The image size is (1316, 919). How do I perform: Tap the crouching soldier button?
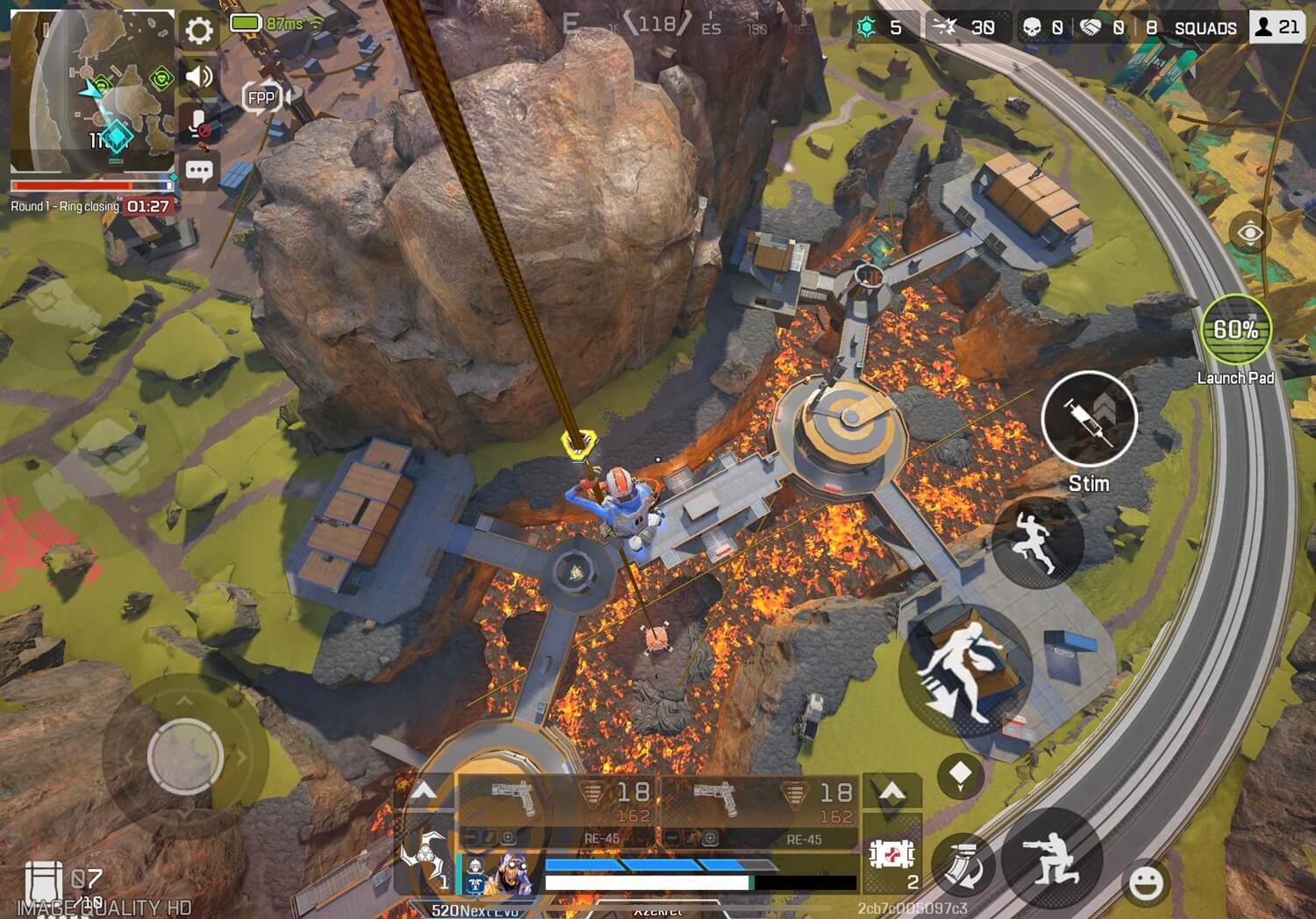[1052, 857]
